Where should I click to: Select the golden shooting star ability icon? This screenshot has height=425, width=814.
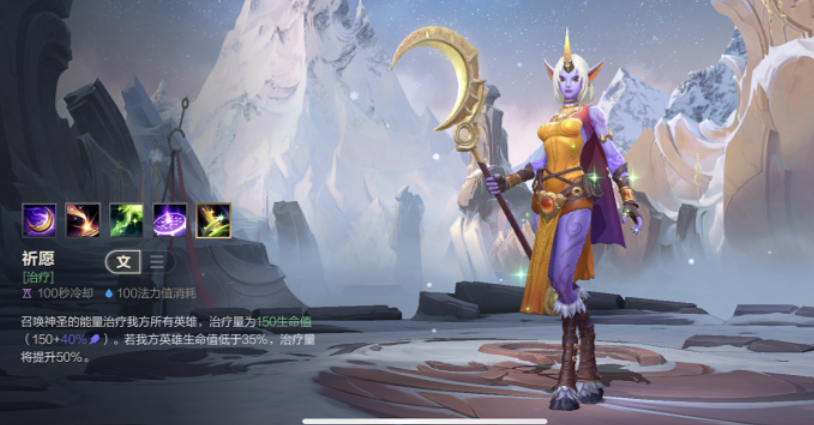tap(83, 220)
